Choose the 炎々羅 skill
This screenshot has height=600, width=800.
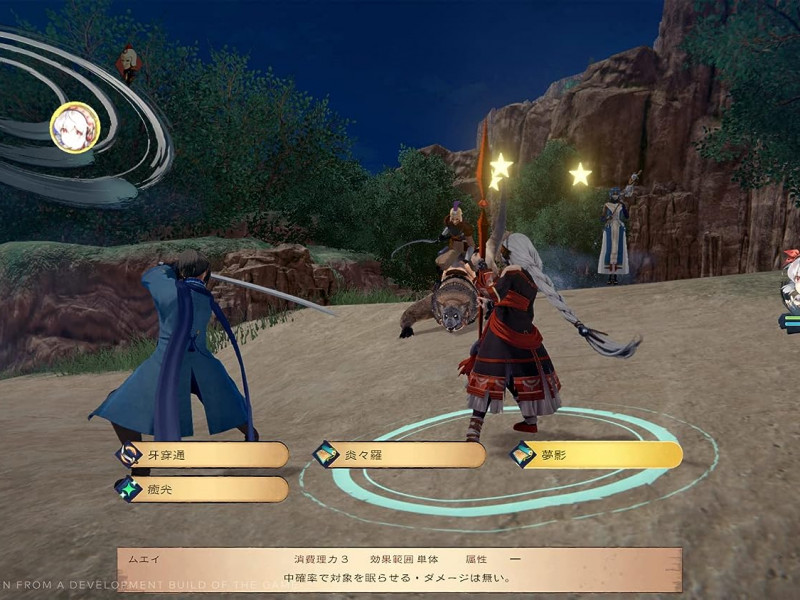pos(400,455)
